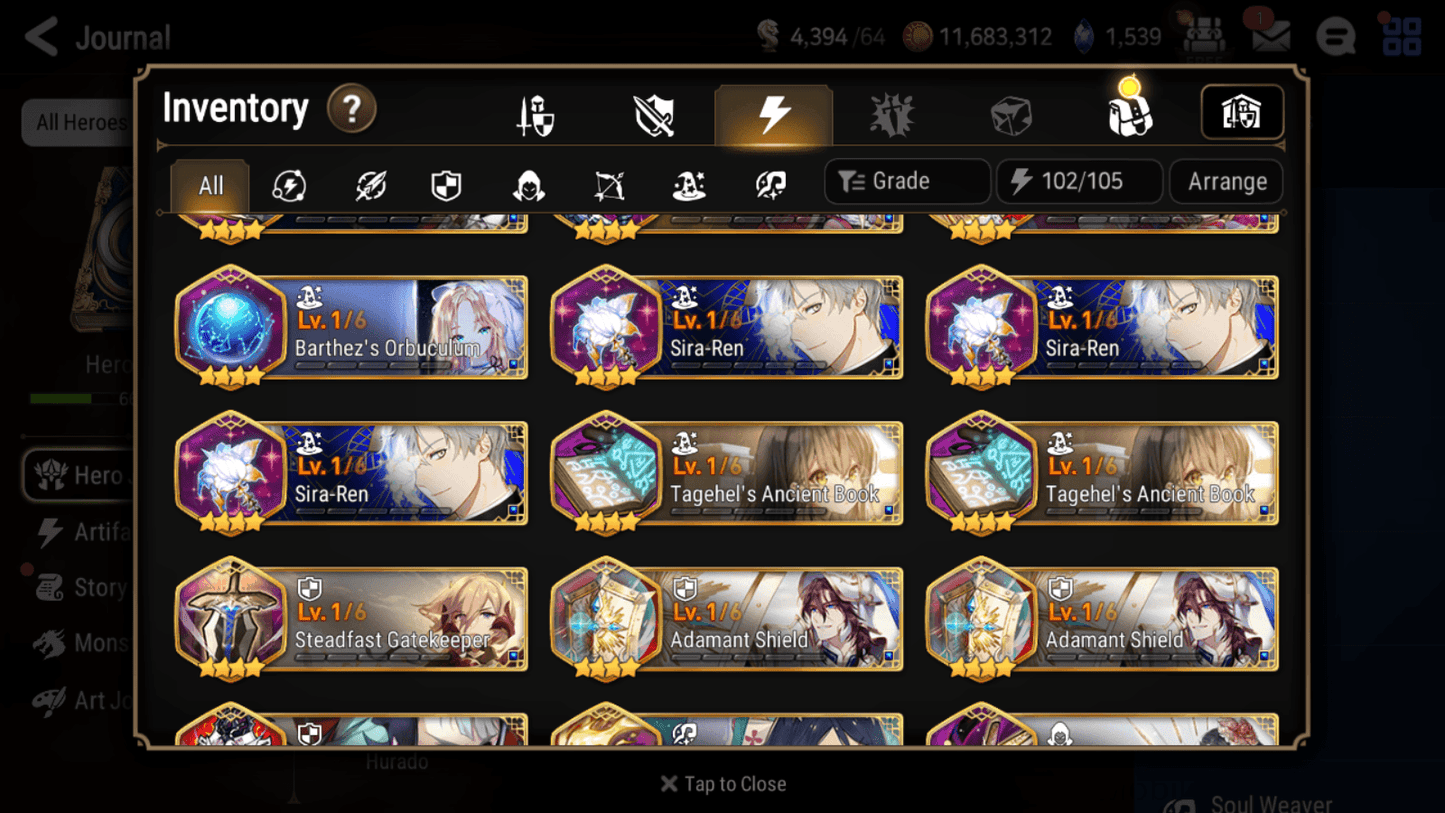
Task: Open the chat bubble icon top right
Action: [1335, 36]
